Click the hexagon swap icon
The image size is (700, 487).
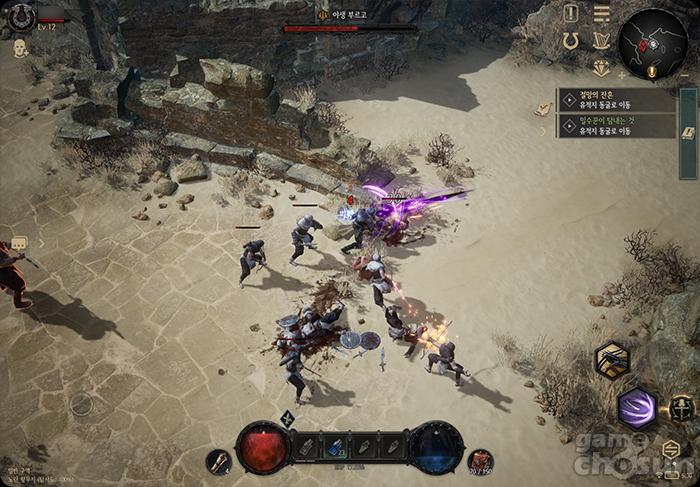670,449
